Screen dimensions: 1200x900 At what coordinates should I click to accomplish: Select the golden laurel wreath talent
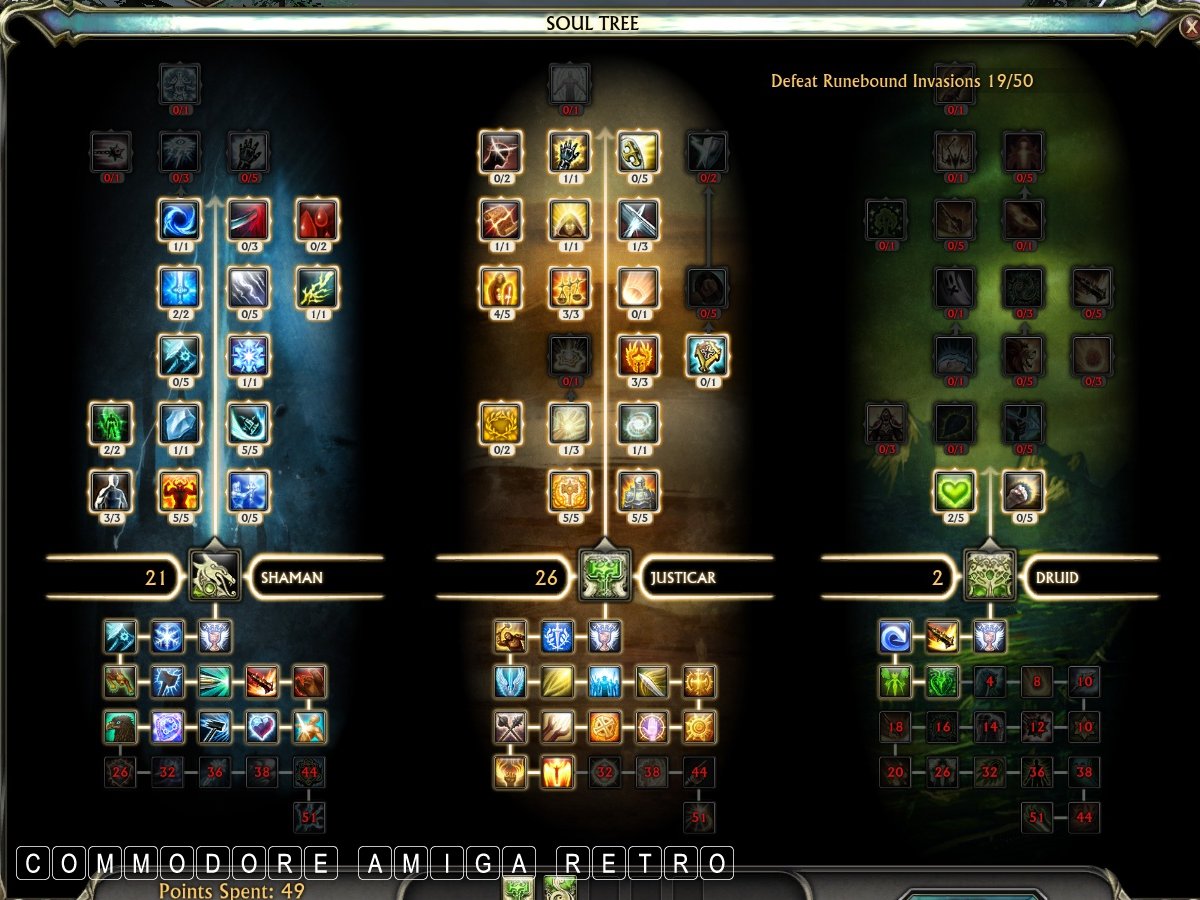pos(500,423)
